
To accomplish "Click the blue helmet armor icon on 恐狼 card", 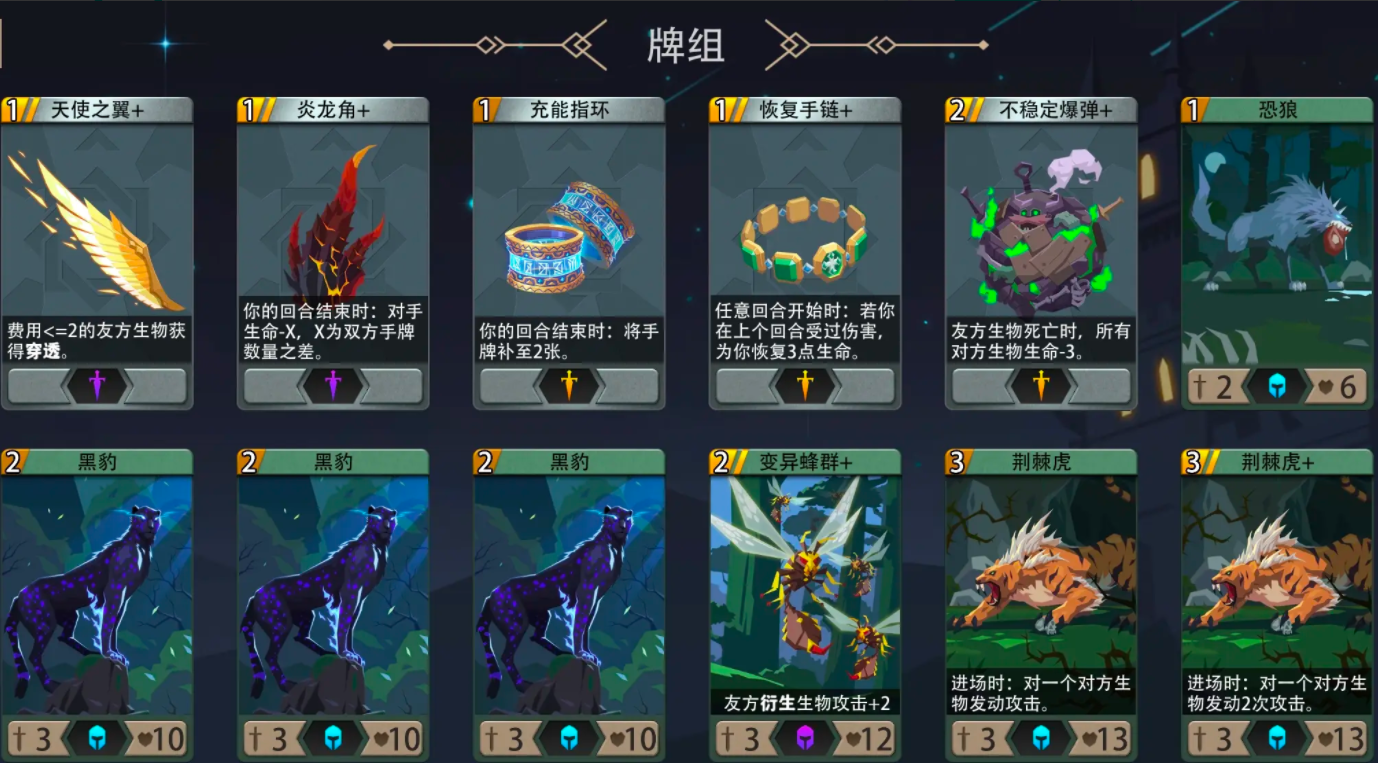I will (1276, 385).
